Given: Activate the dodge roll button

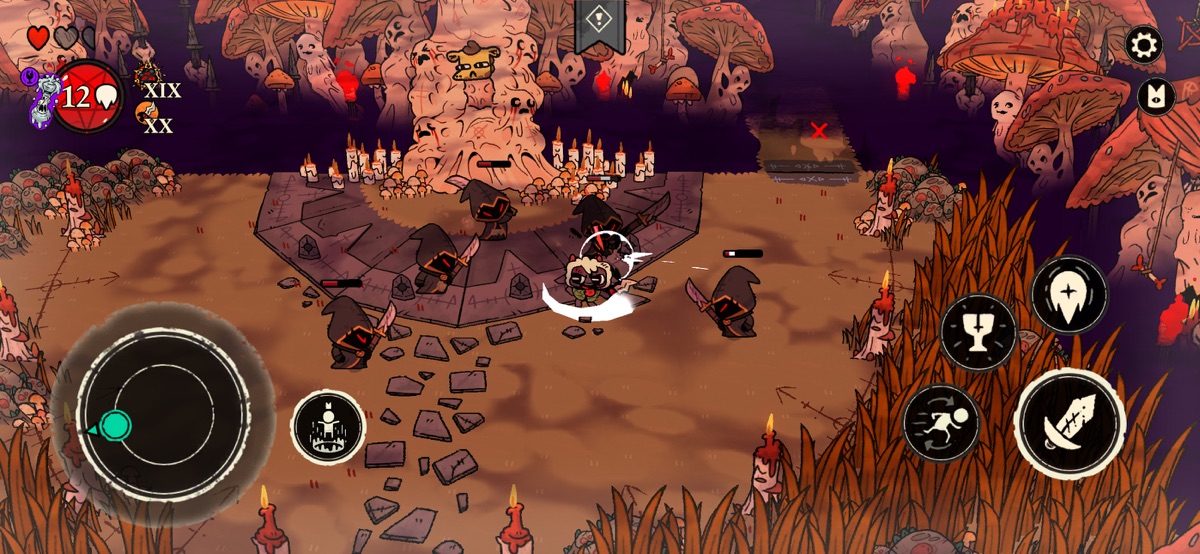Looking at the screenshot, I should point(941,423).
